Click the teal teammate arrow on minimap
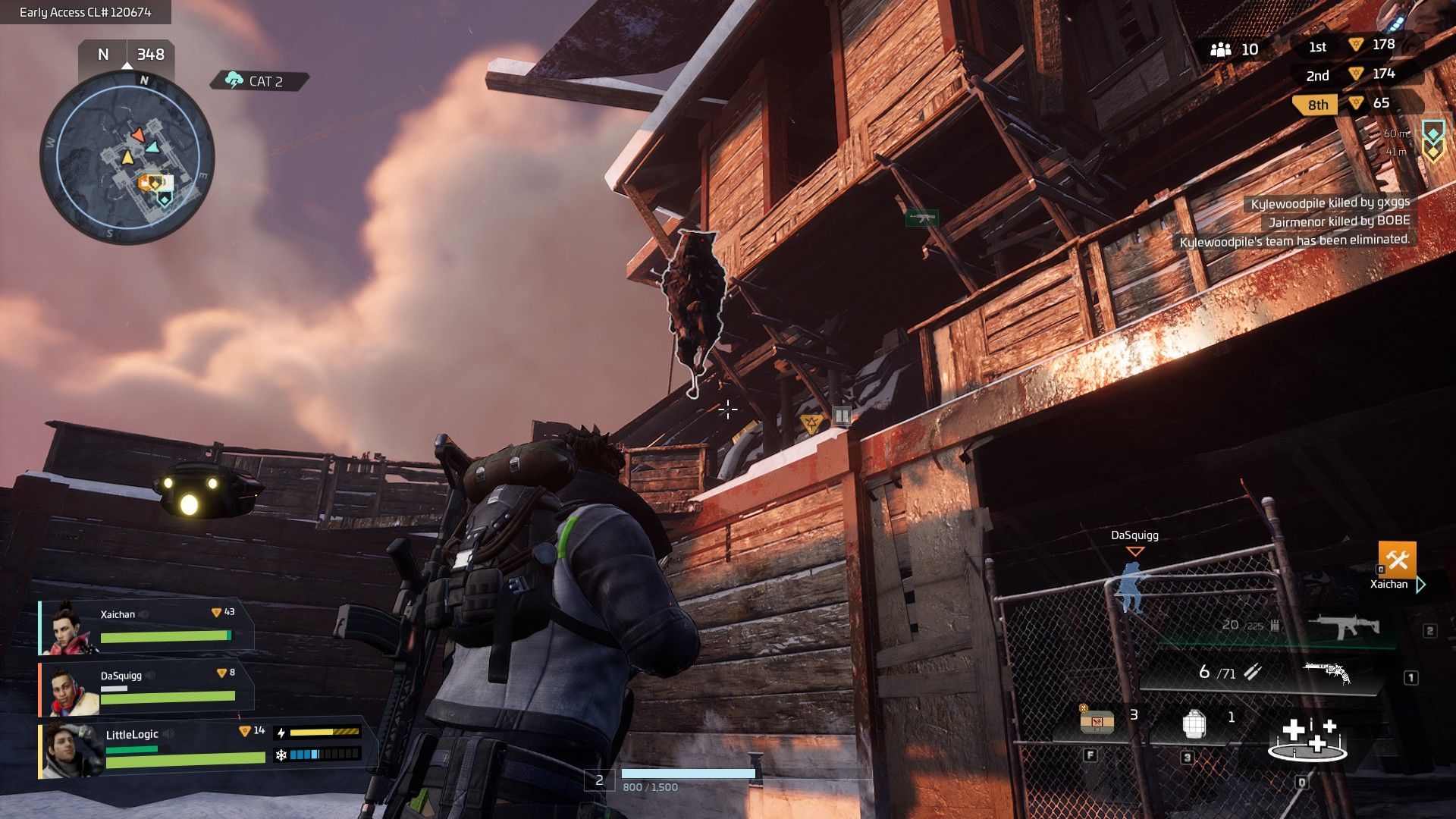The image size is (1456, 819). pos(152,147)
